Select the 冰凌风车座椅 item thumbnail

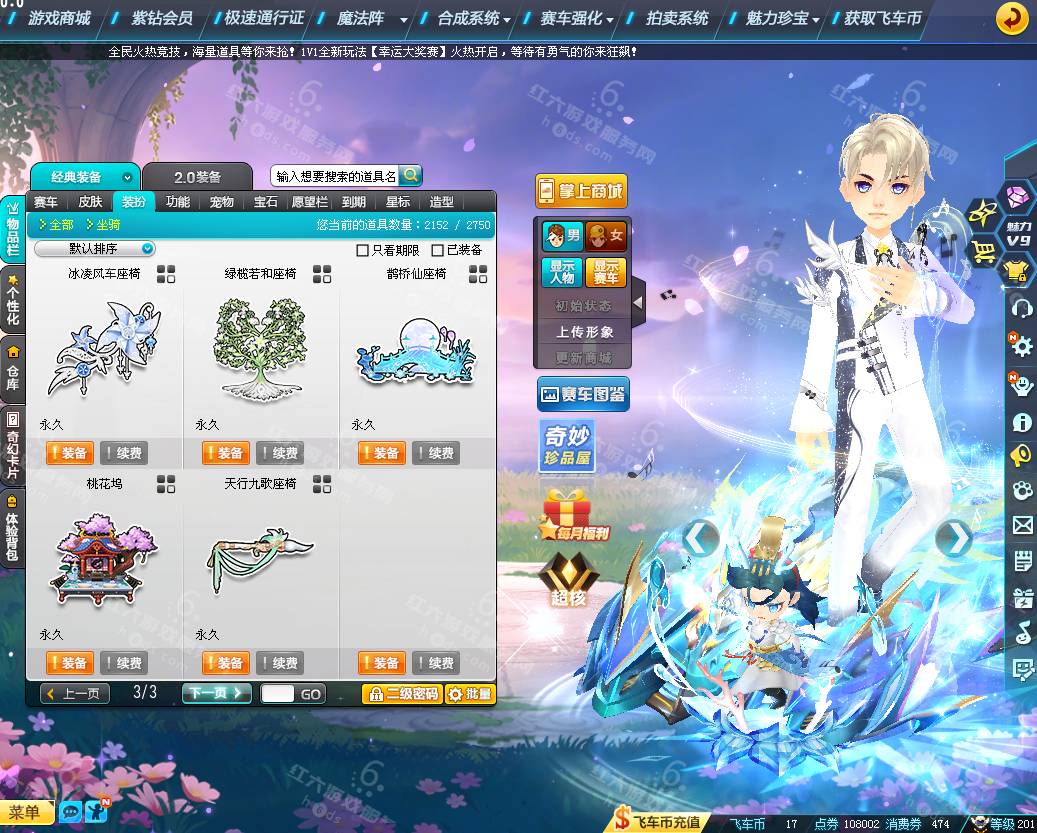[105, 346]
